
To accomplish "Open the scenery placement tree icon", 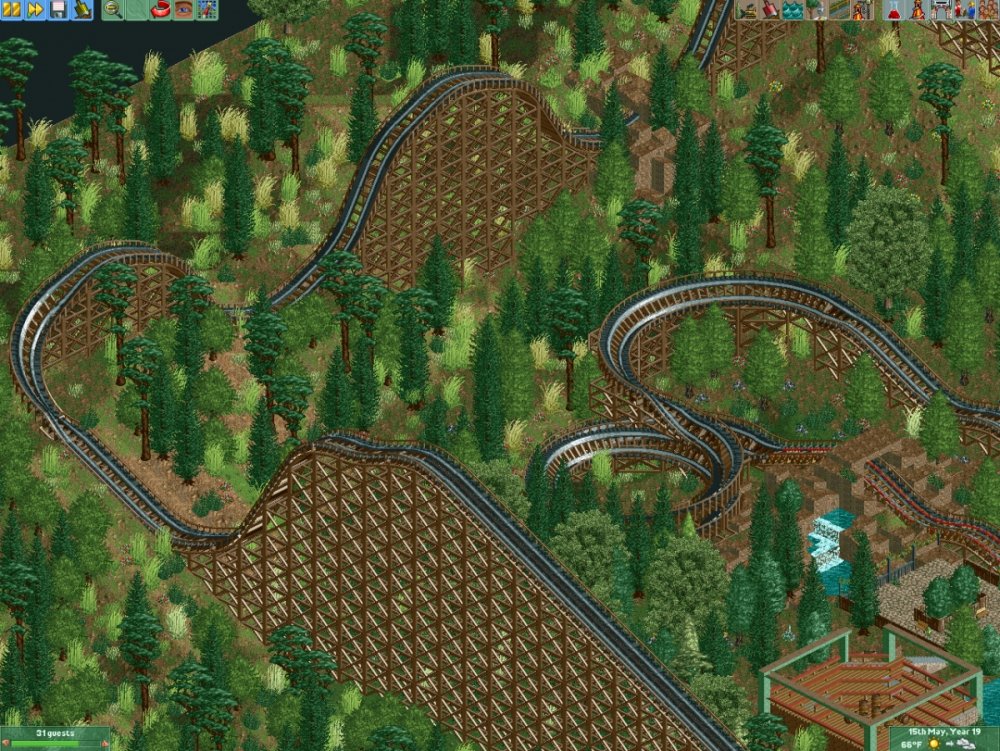I will pos(817,10).
